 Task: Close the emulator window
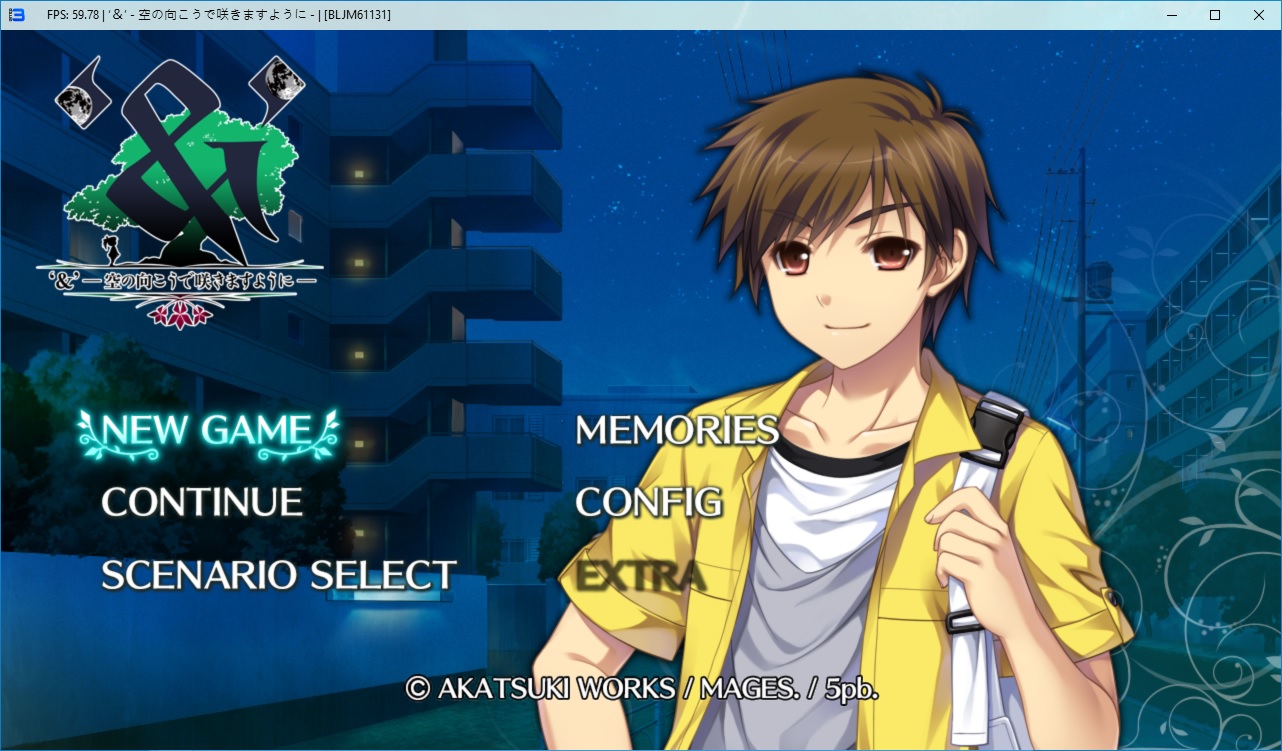(x=1258, y=15)
